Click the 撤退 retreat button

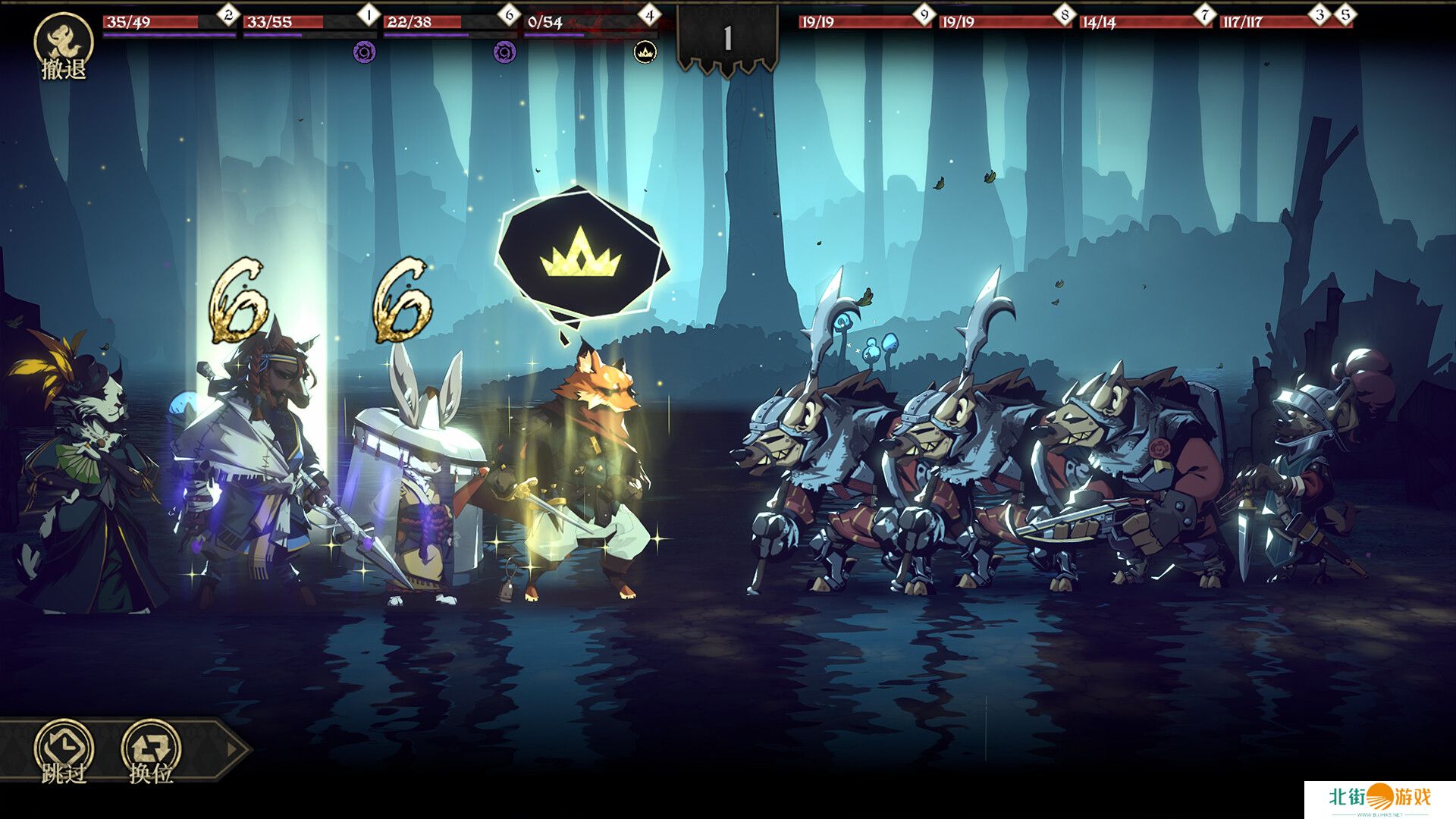tap(64, 45)
